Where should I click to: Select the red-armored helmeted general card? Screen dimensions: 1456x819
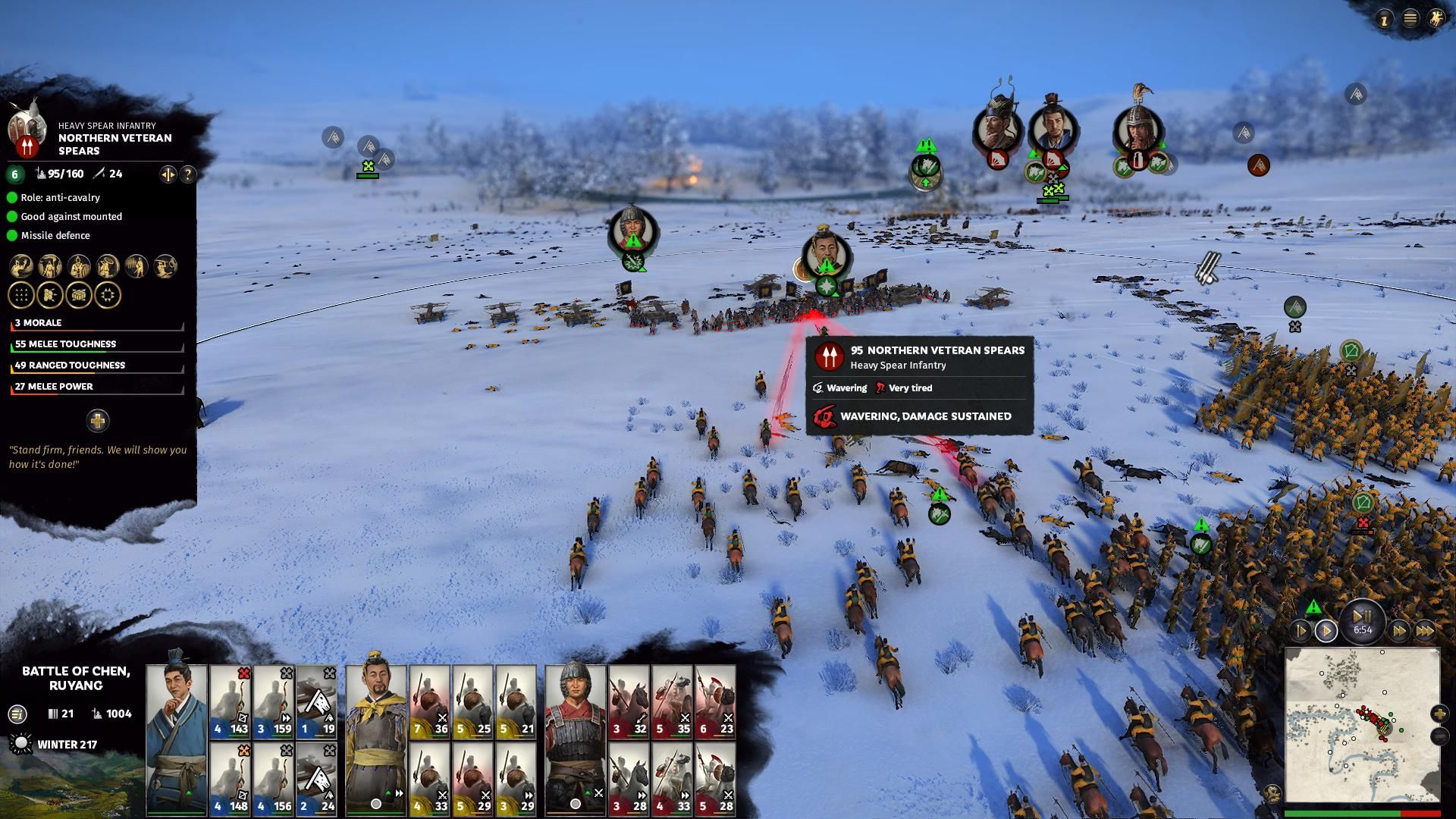pyautogui.click(x=576, y=739)
